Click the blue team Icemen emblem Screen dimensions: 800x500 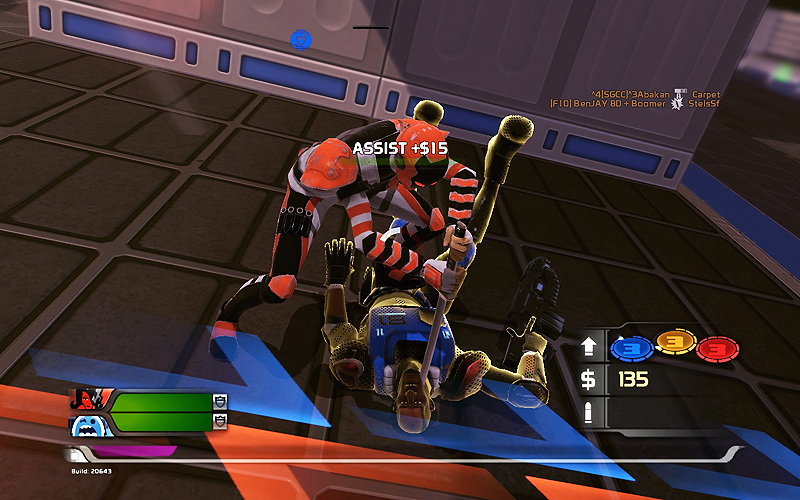(89, 424)
